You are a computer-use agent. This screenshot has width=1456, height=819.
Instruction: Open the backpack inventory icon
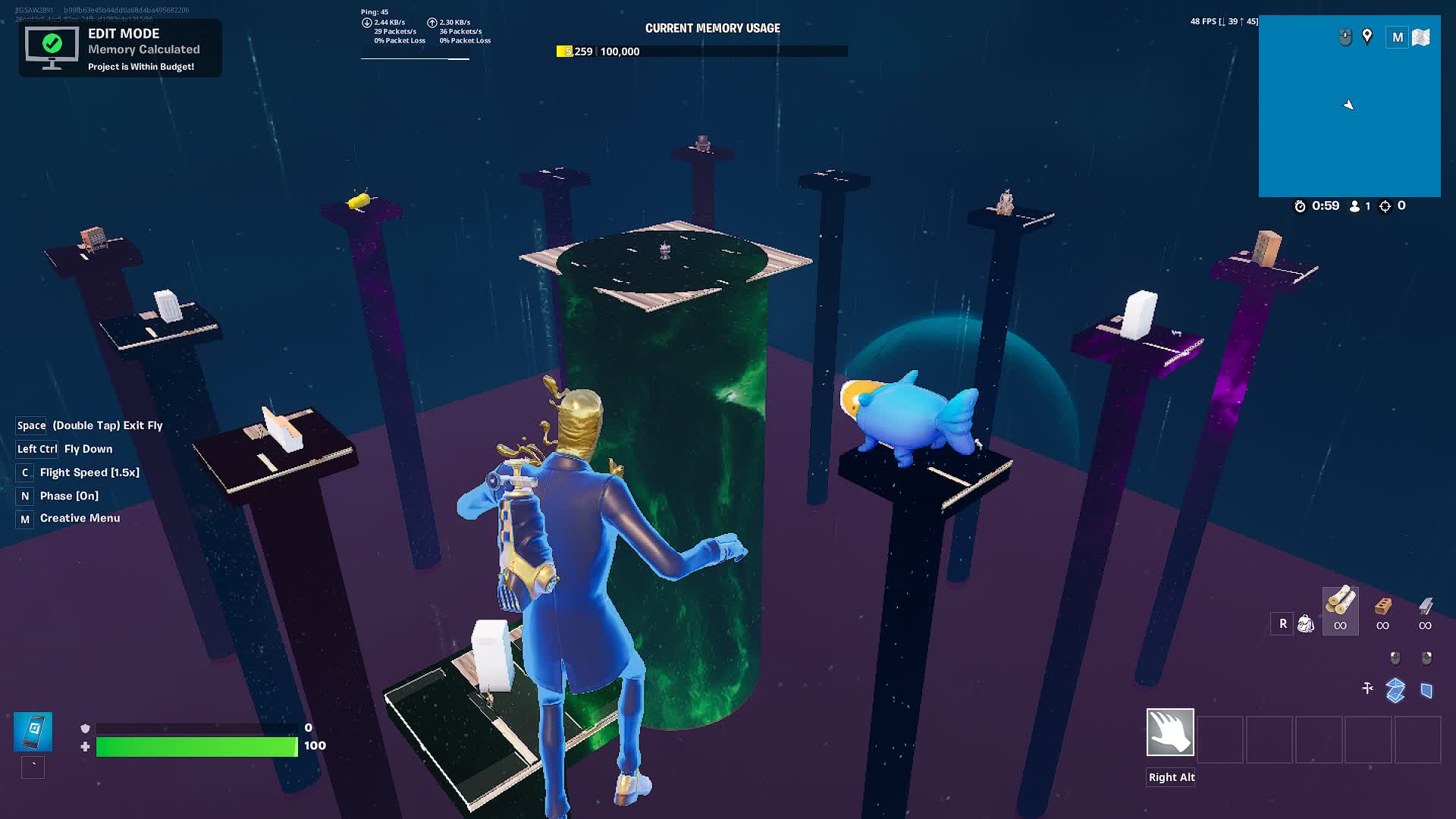pyautogui.click(x=1305, y=623)
